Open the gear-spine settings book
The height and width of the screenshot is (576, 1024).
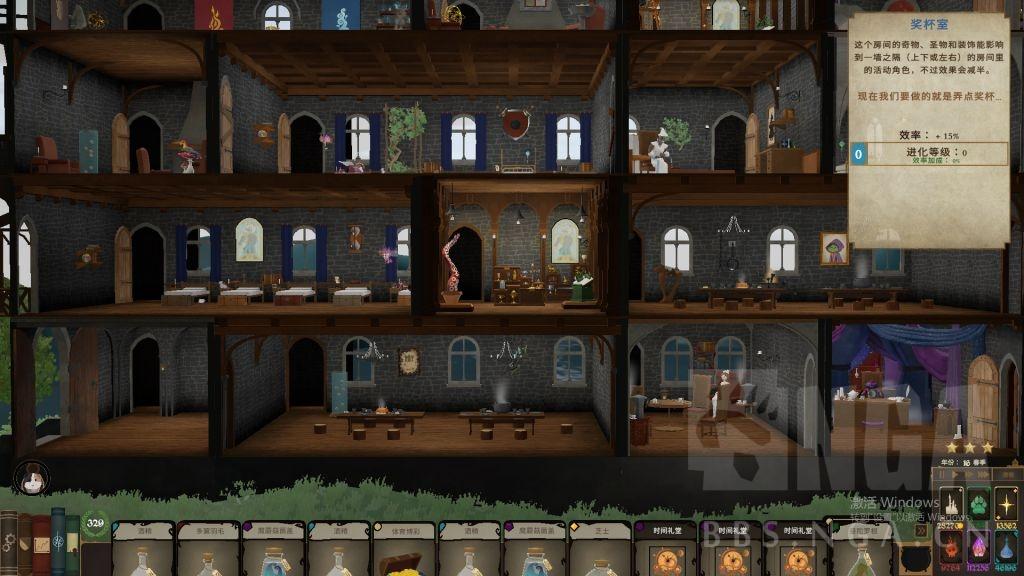9,540
